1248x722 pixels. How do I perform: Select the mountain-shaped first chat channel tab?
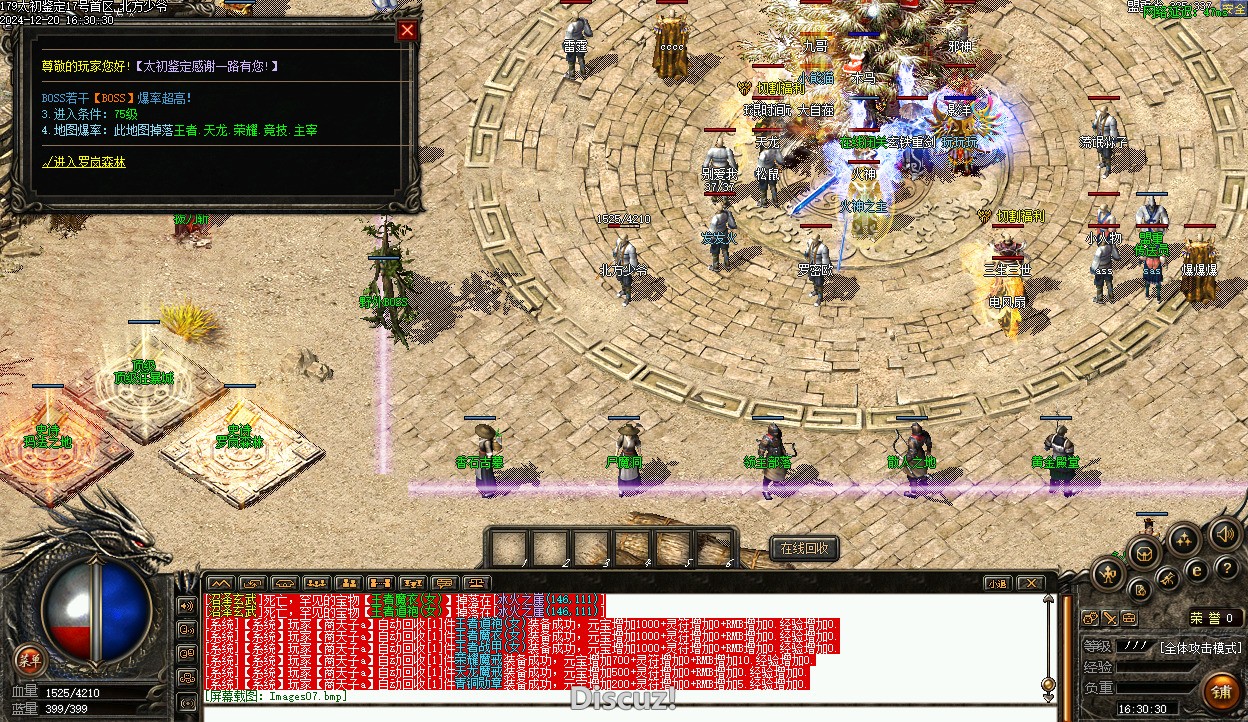coord(220,583)
